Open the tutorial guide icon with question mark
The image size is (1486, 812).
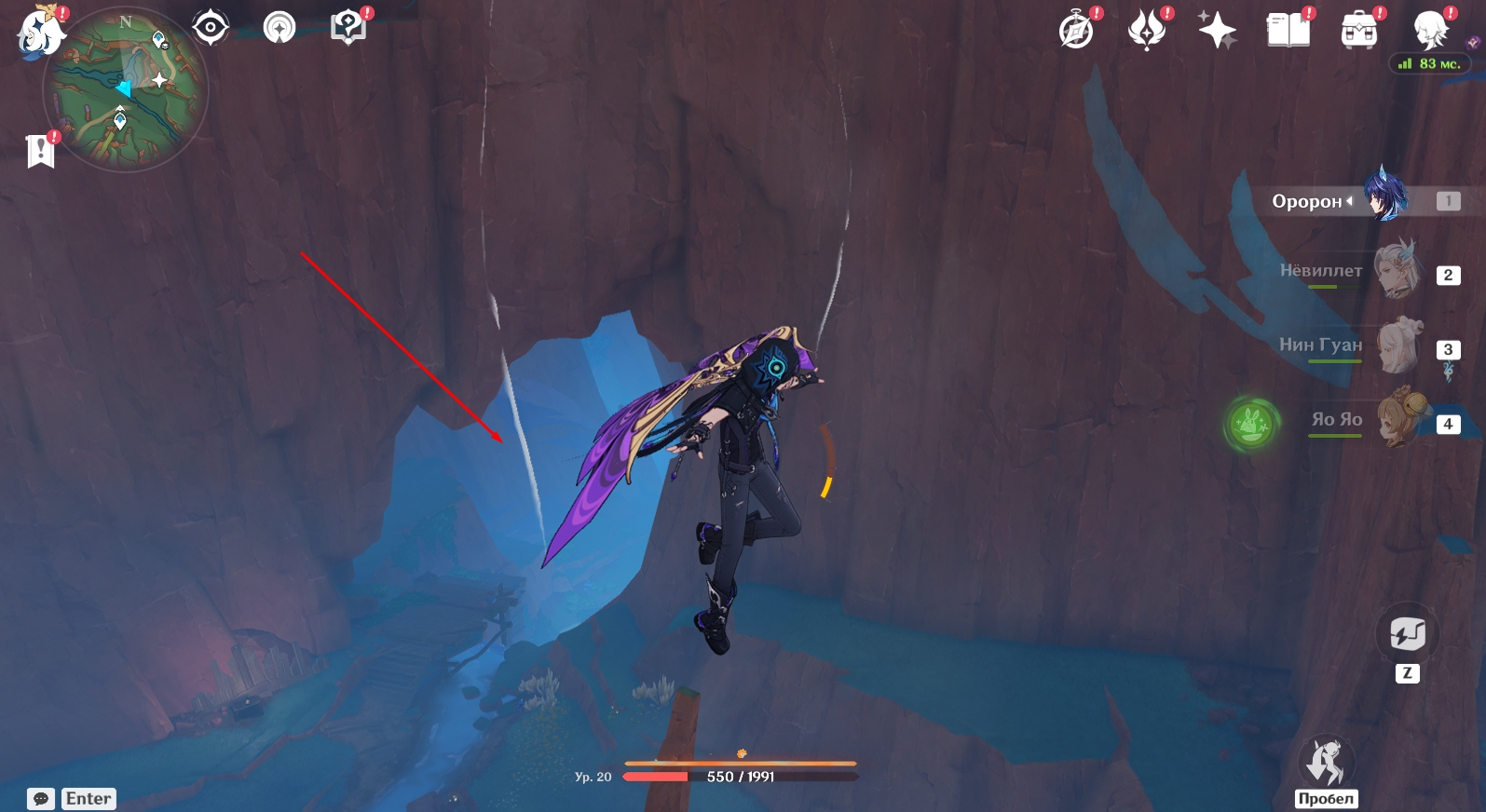click(348, 28)
